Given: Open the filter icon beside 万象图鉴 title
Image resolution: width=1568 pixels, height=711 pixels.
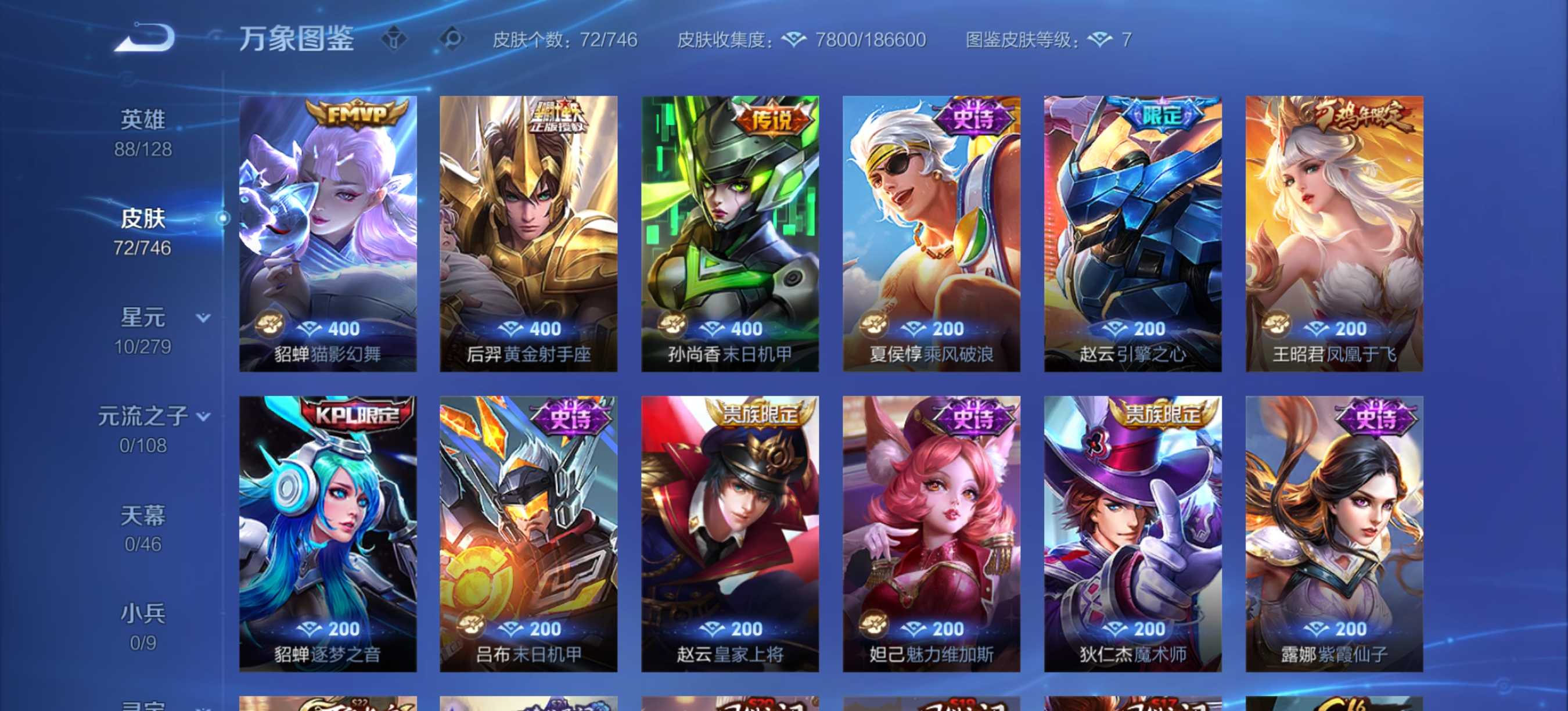Looking at the screenshot, I should (x=395, y=38).
